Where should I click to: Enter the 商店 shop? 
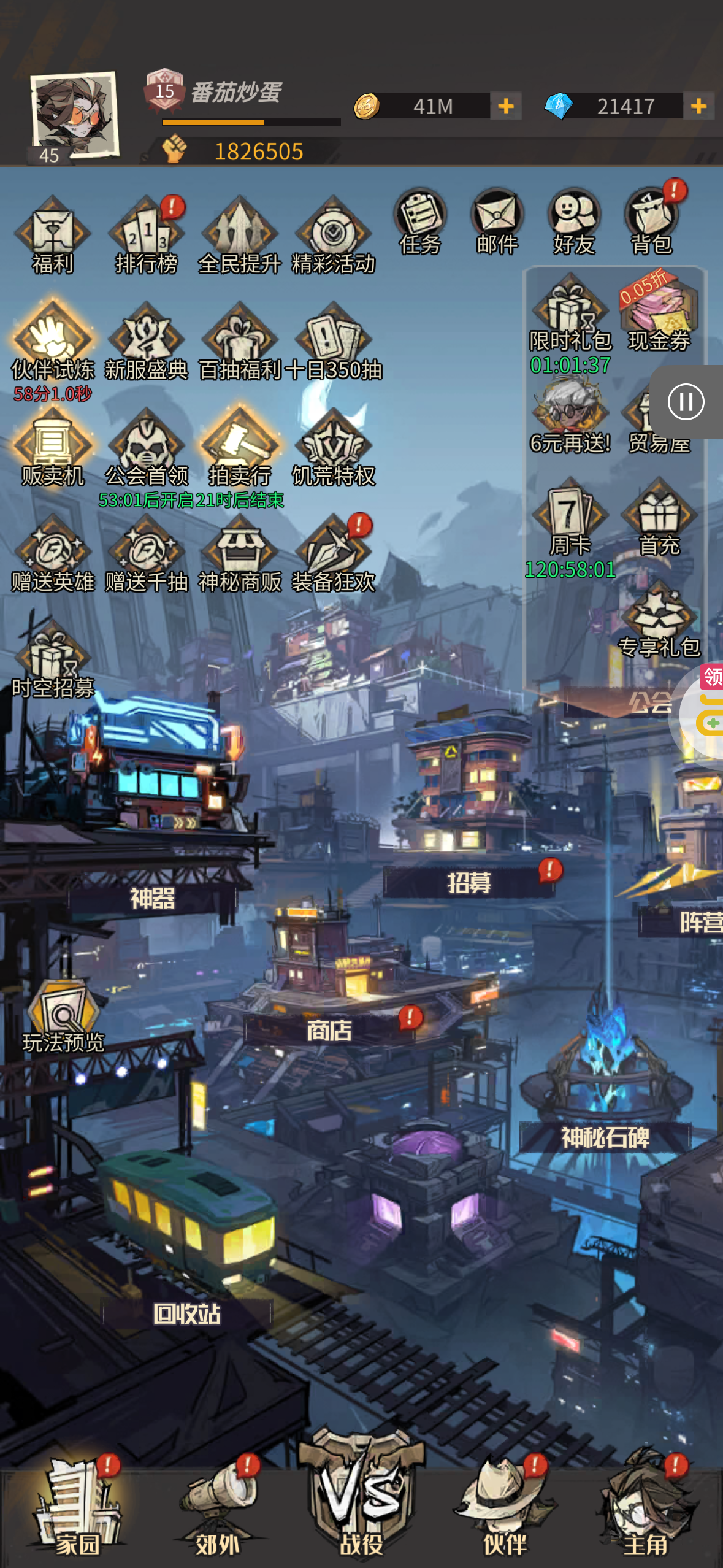(329, 1031)
